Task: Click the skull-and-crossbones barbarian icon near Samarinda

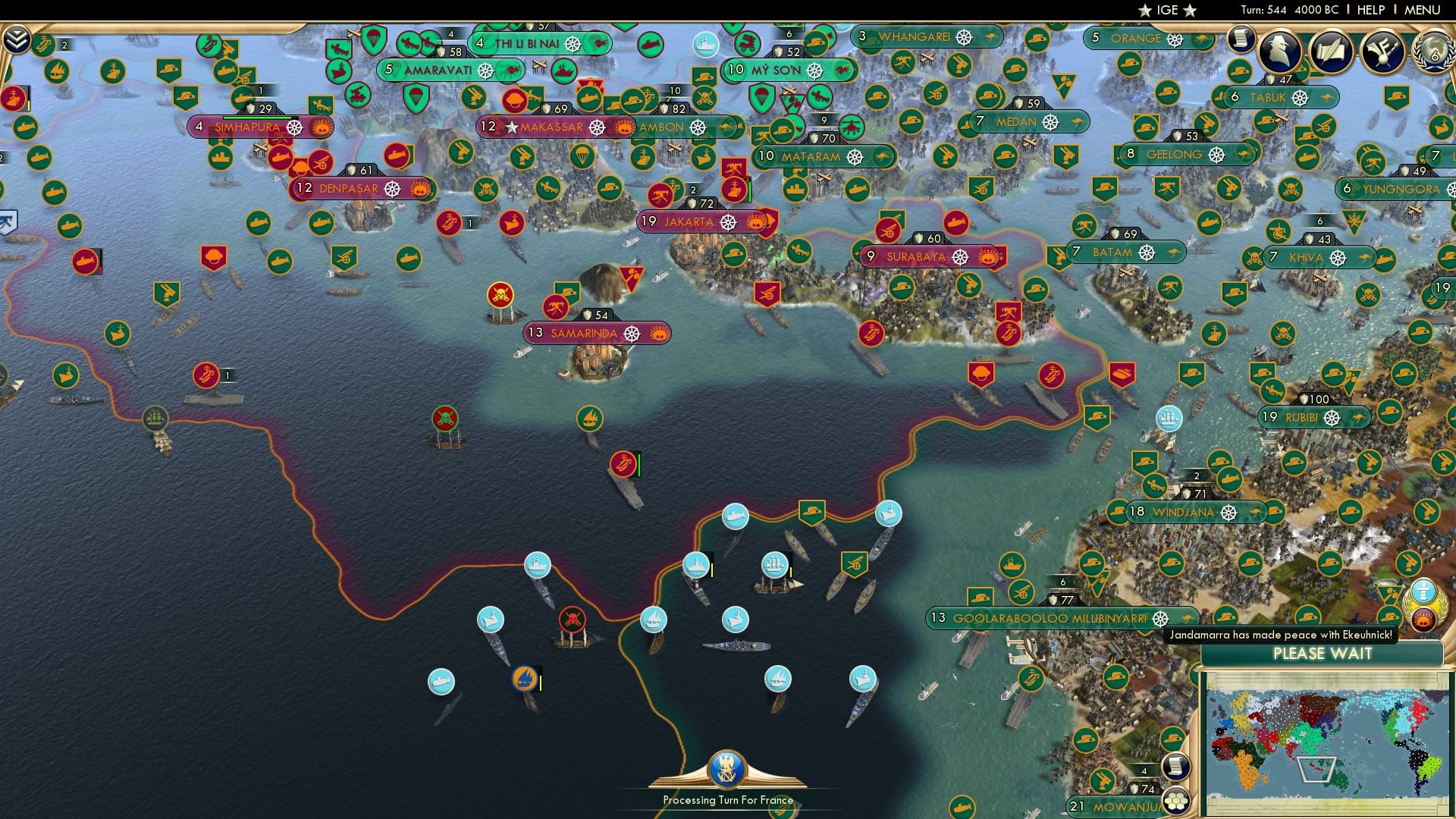Action: pyautogui.click(x=499, y=293)
